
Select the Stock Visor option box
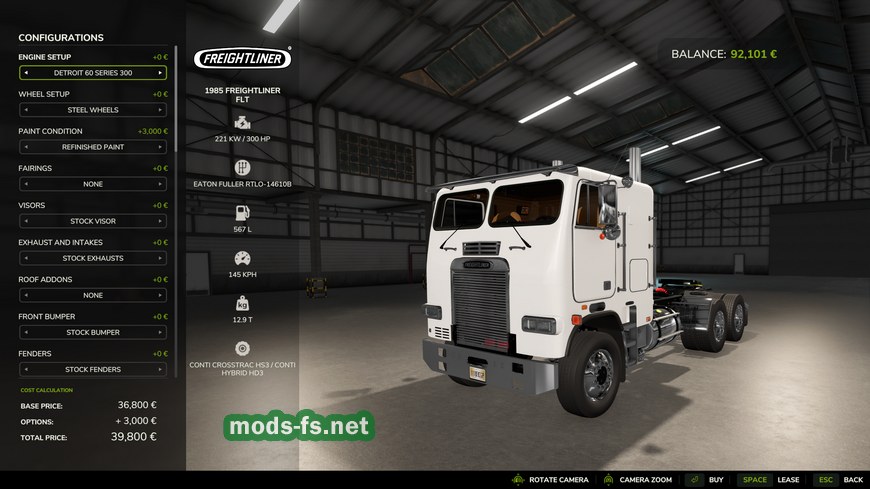click(93, 221)
